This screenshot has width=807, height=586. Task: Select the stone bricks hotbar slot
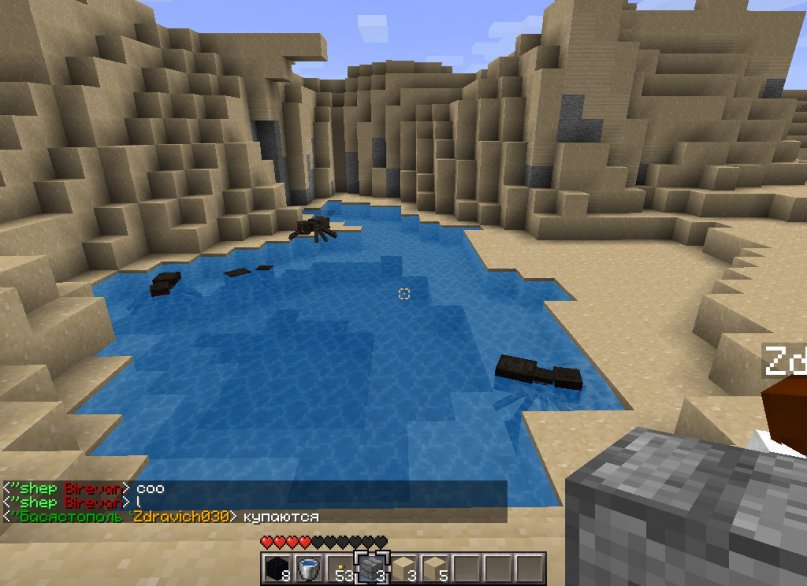pos(372,569)
